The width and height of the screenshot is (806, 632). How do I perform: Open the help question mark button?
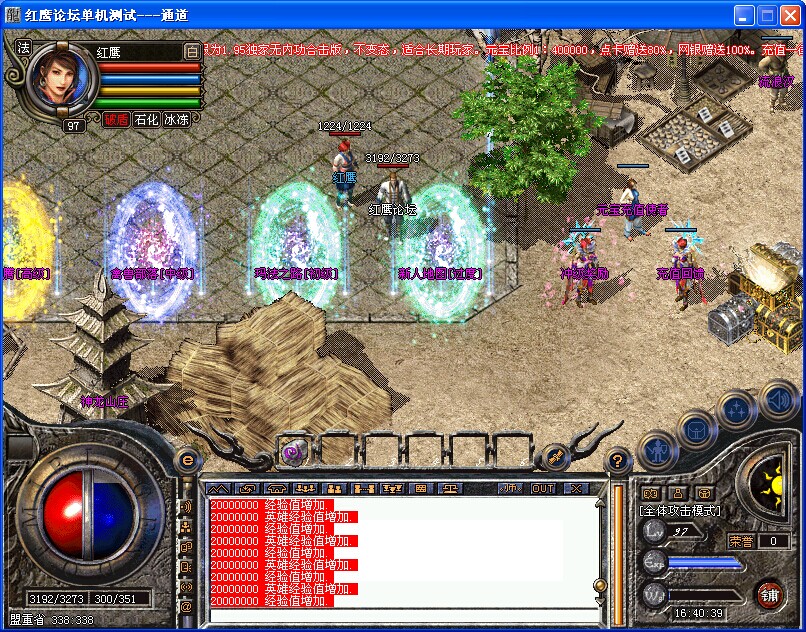coord(618,461)
